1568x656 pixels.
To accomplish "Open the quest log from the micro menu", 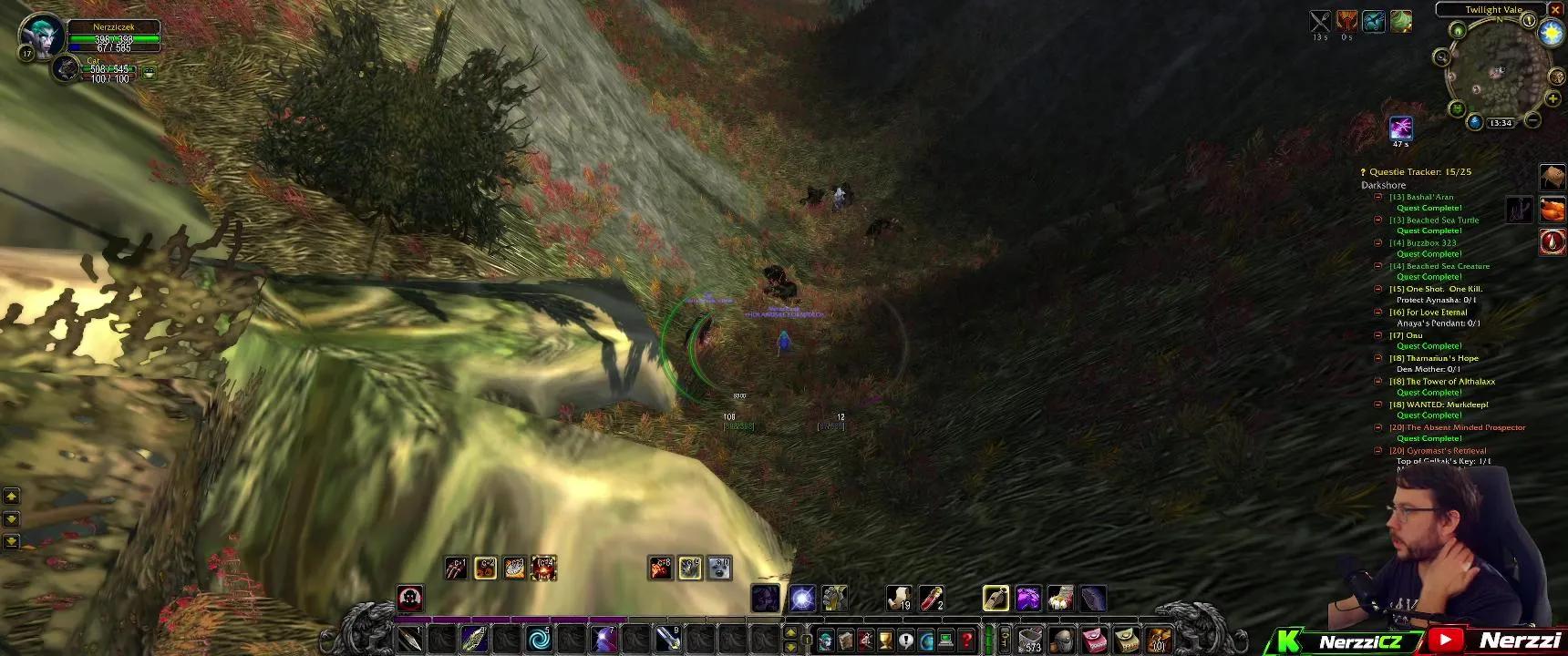I will point(904,639).
